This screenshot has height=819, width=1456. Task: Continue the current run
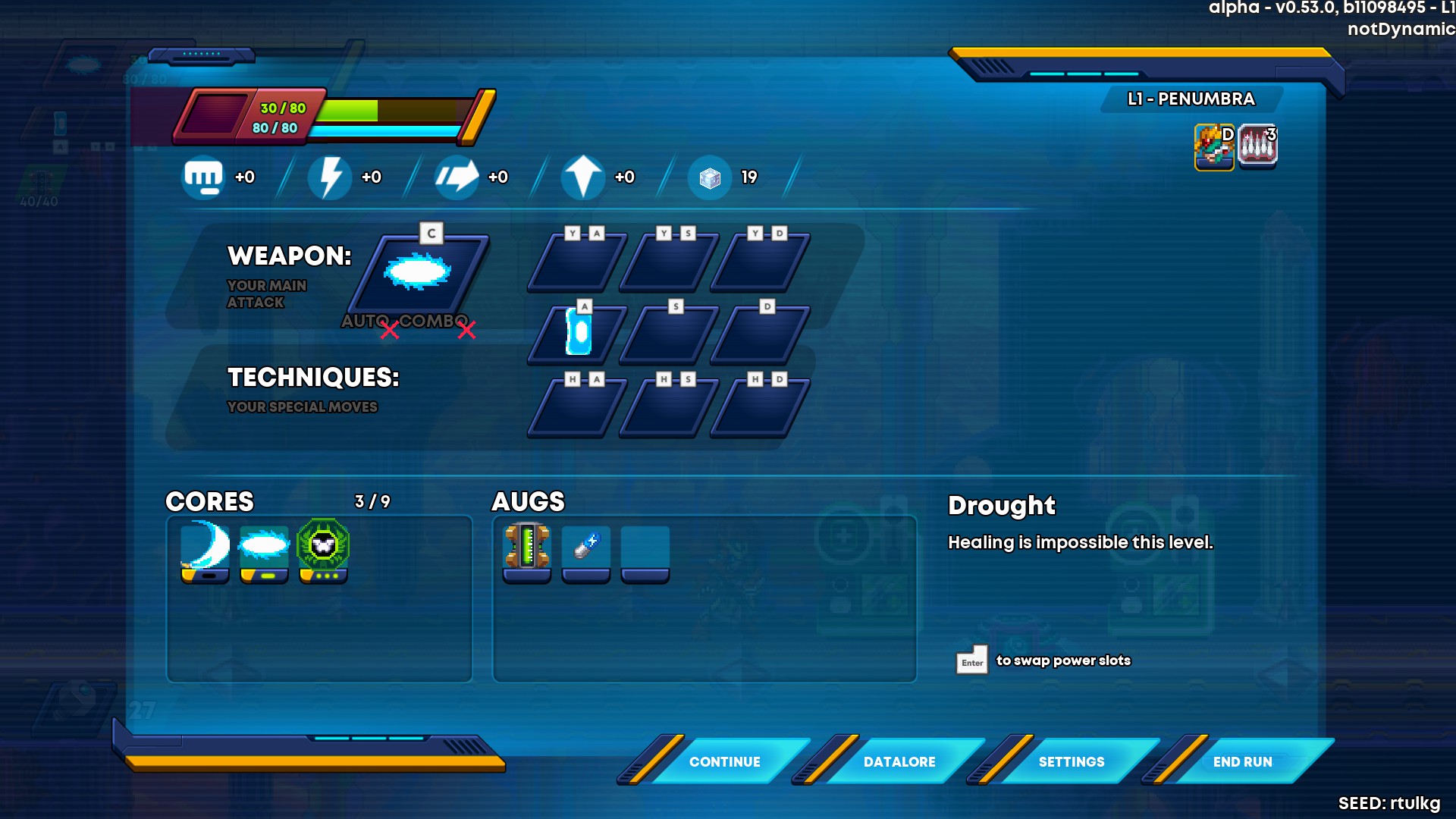724,761
